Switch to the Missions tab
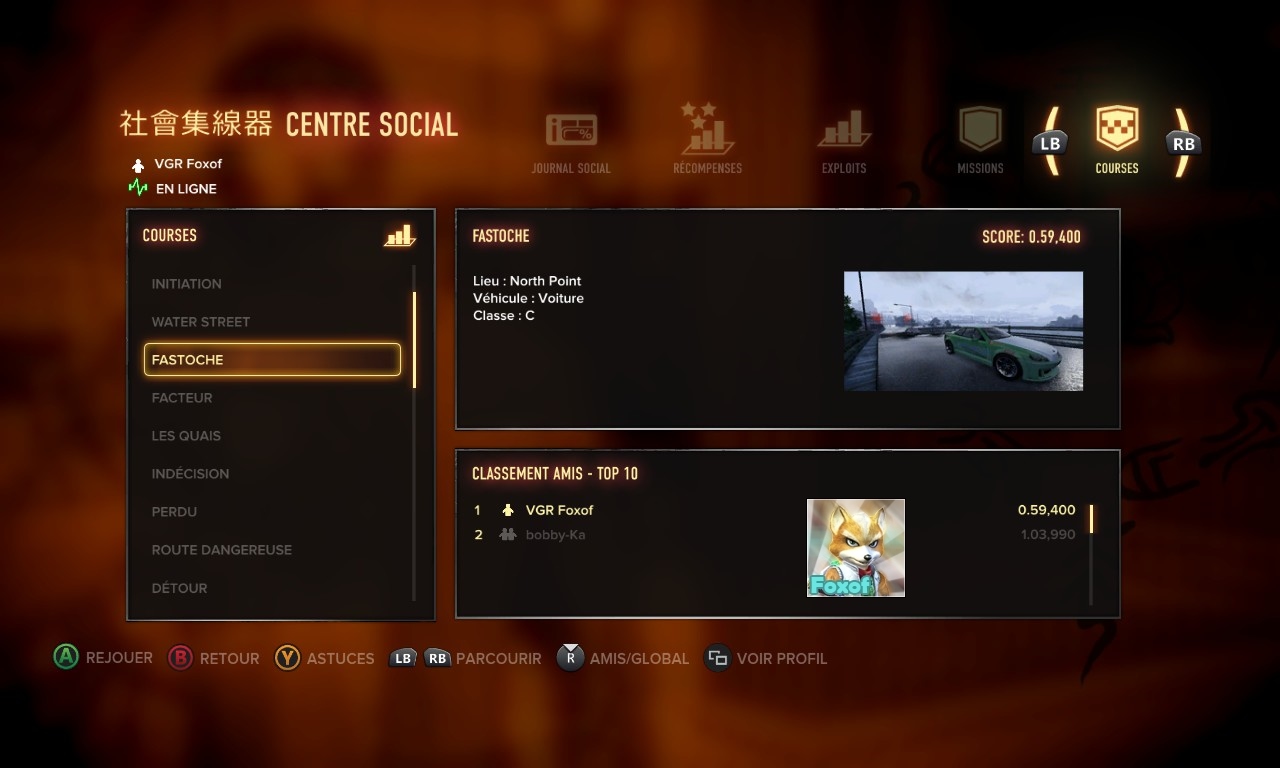 [980, 141]
